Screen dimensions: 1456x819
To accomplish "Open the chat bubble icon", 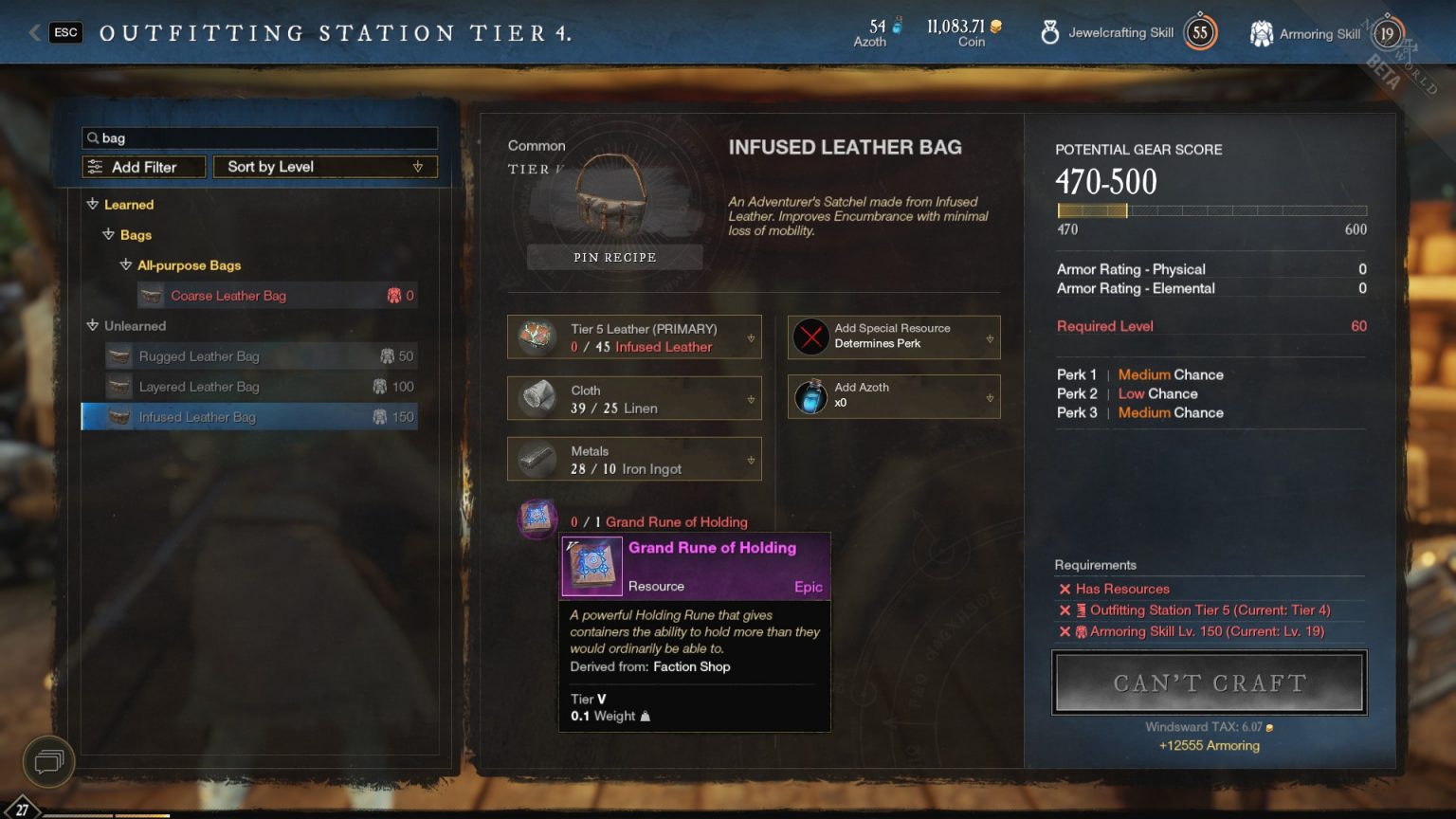I will (48, 760).
